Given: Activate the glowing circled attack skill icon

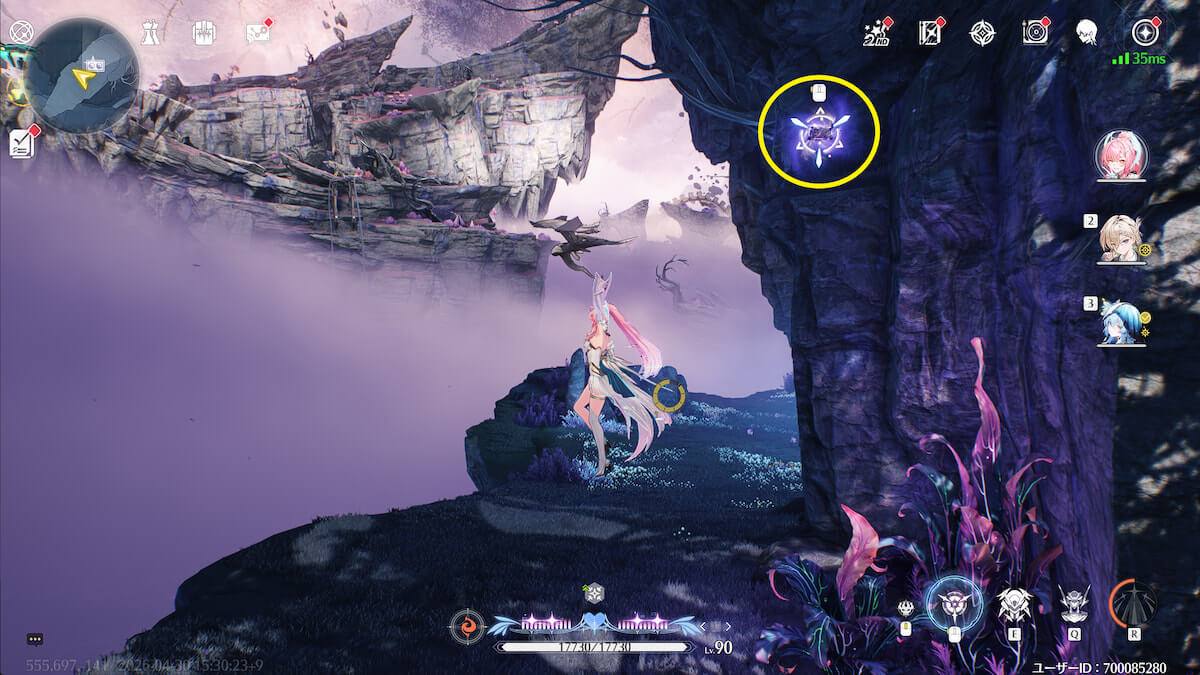Looking at the screenshot, I should coord(953,604).
